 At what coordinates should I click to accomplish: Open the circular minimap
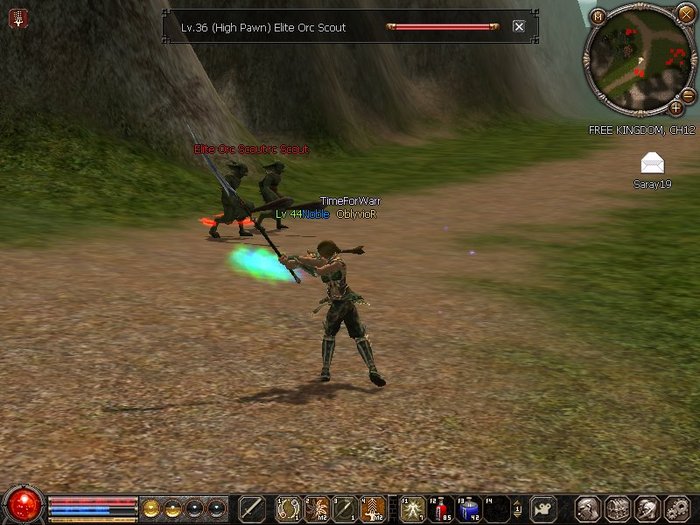tap(638, 60)
